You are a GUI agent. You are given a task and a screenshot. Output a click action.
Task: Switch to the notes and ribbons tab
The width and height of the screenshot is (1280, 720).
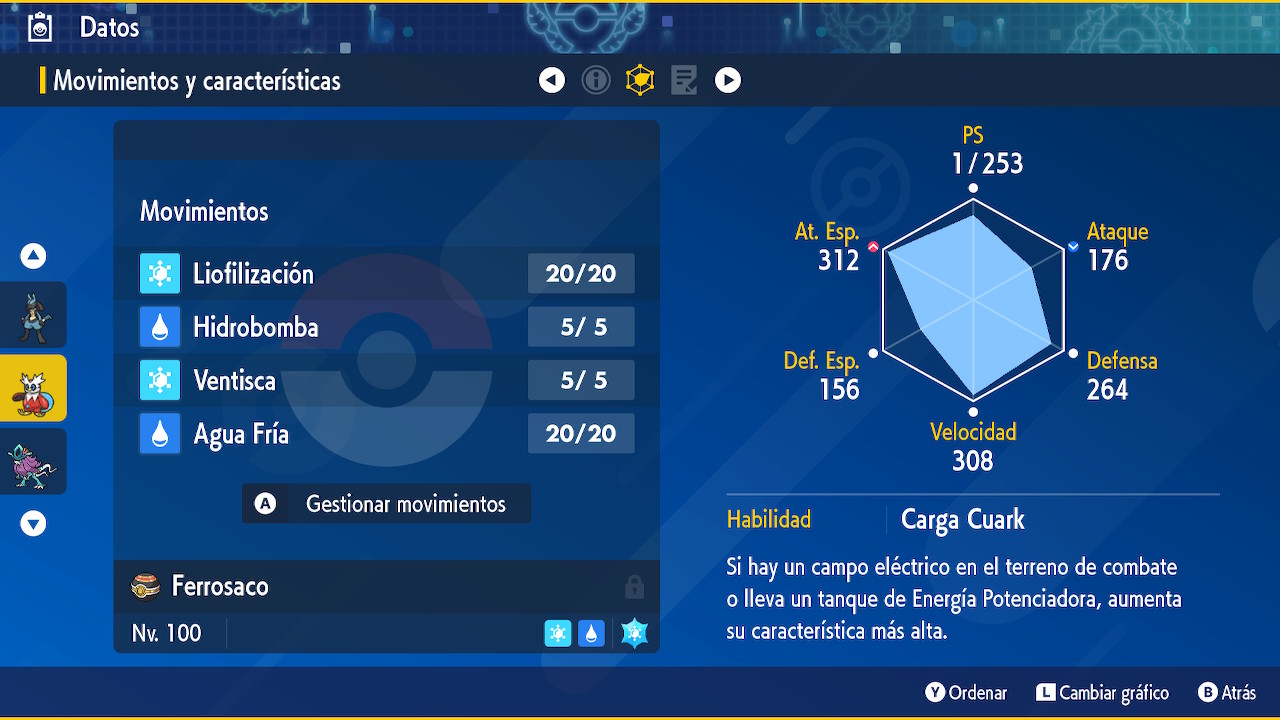tap(684, 80)
